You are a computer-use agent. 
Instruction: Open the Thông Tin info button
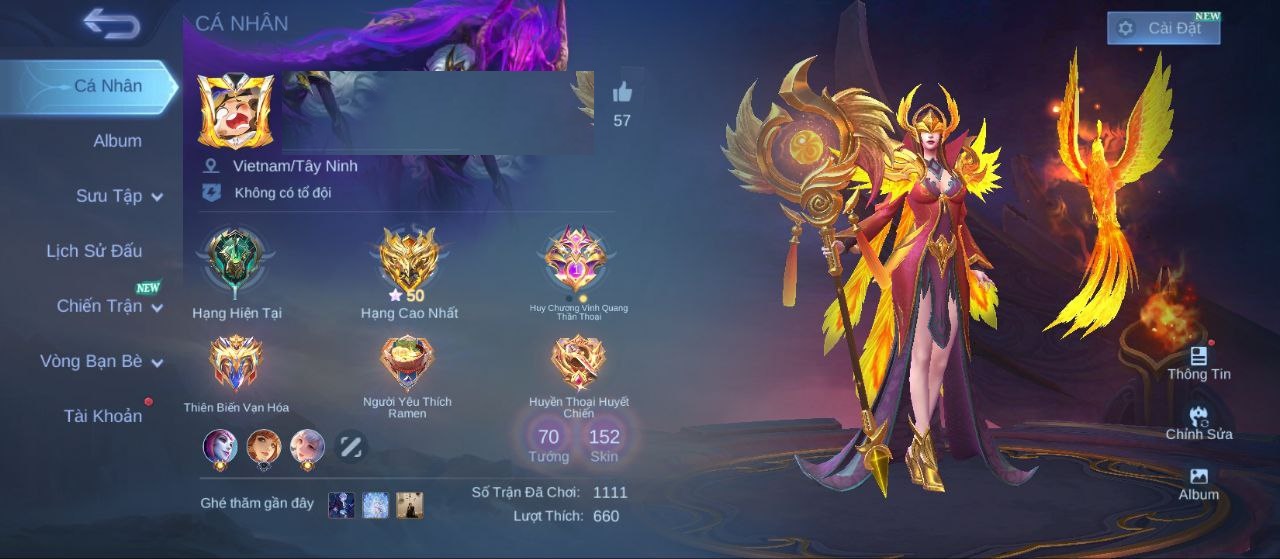1199,363
